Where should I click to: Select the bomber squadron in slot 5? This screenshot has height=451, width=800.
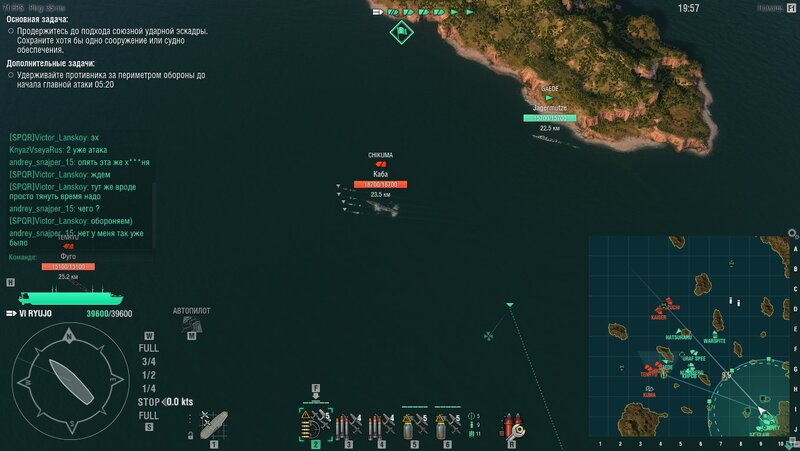pos(415,425)
